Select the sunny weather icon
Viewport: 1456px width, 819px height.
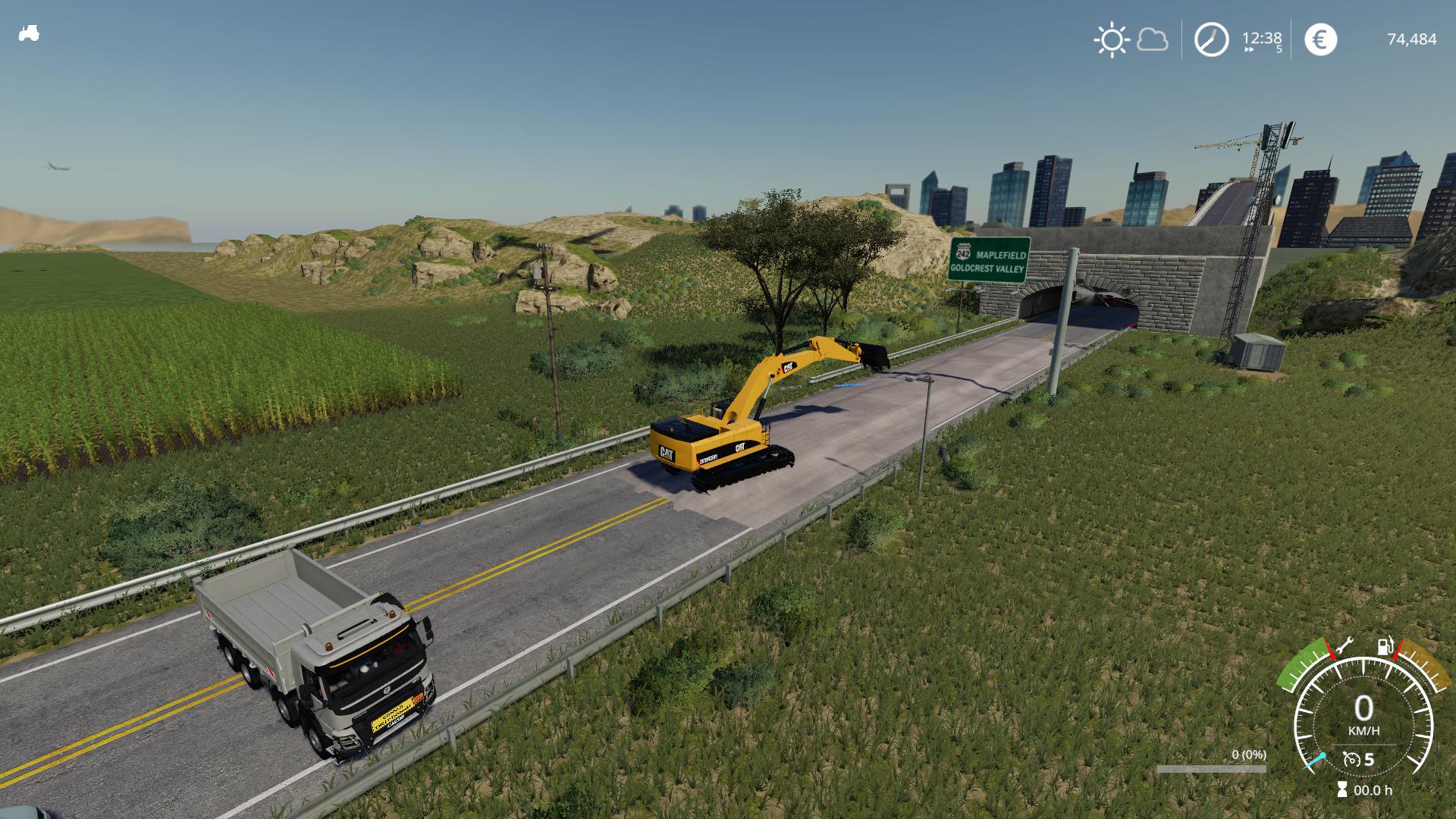[x=1111, y=39]
